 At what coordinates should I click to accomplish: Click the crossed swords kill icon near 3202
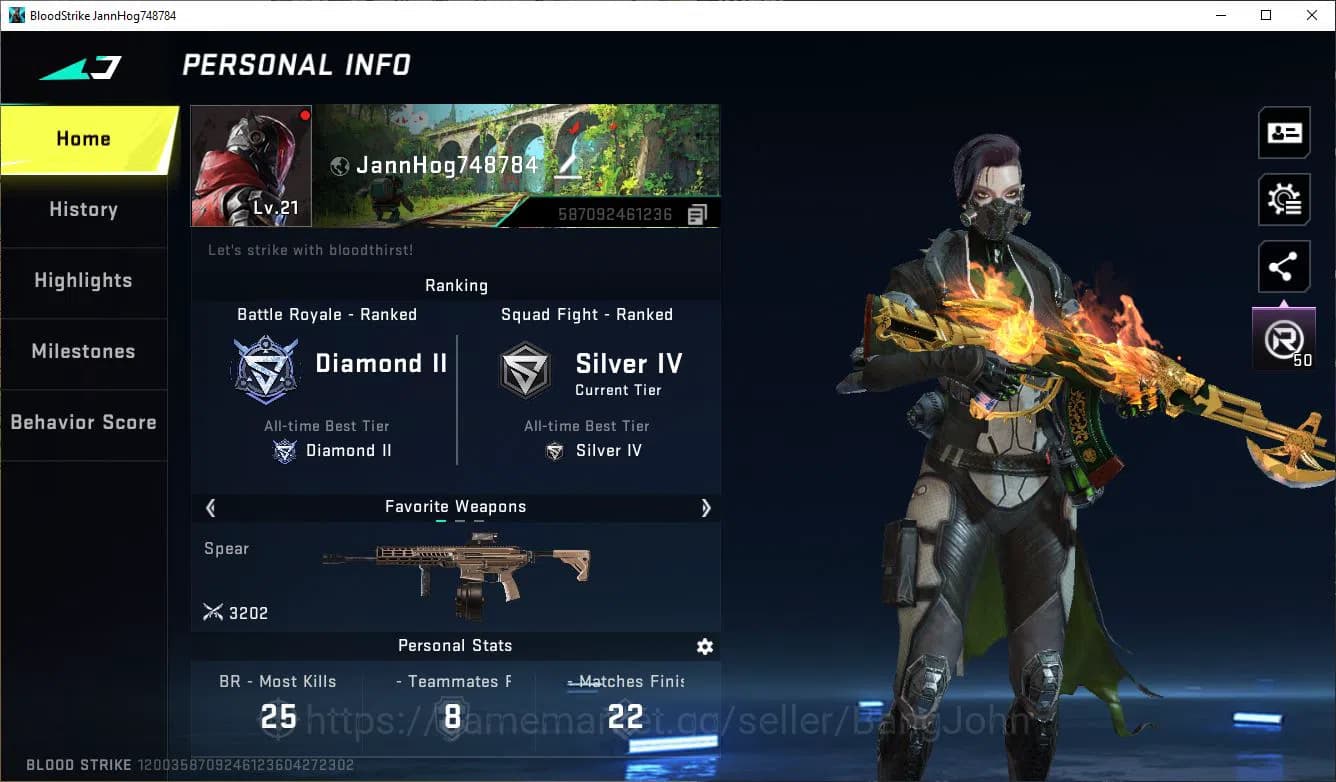pos(213,612)
